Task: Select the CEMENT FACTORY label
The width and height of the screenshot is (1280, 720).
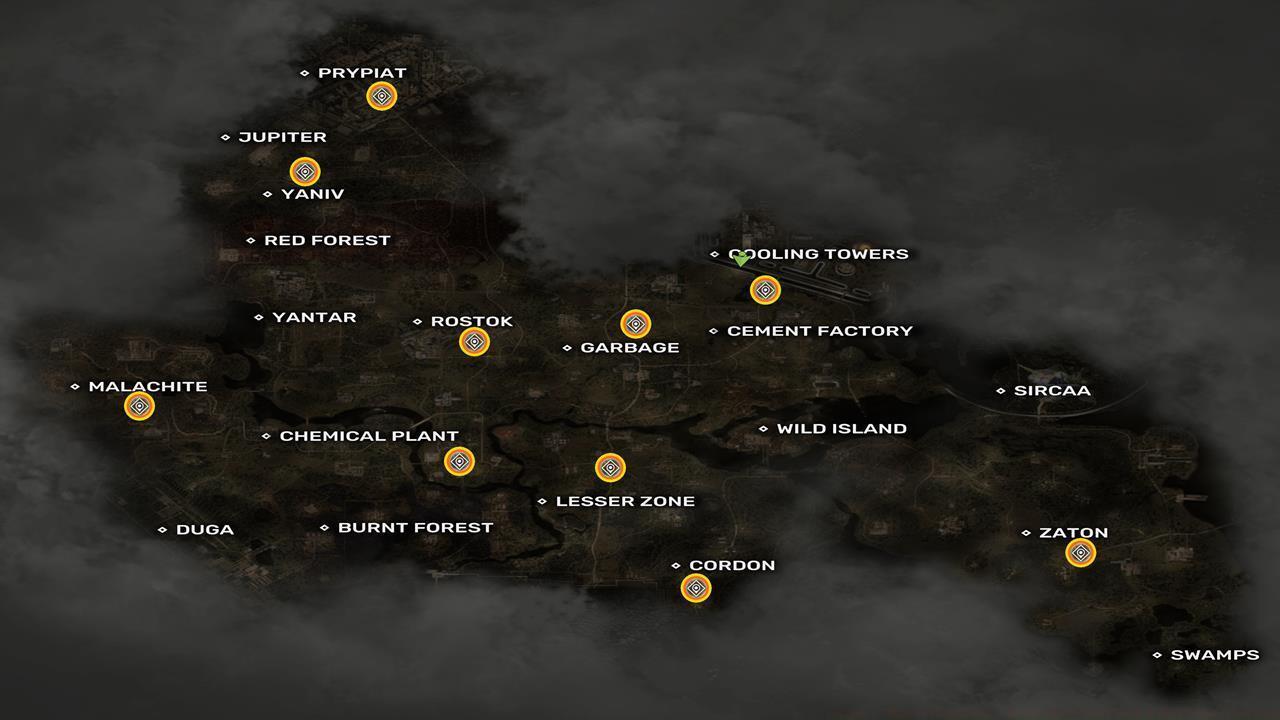Action: pos(822,330)
